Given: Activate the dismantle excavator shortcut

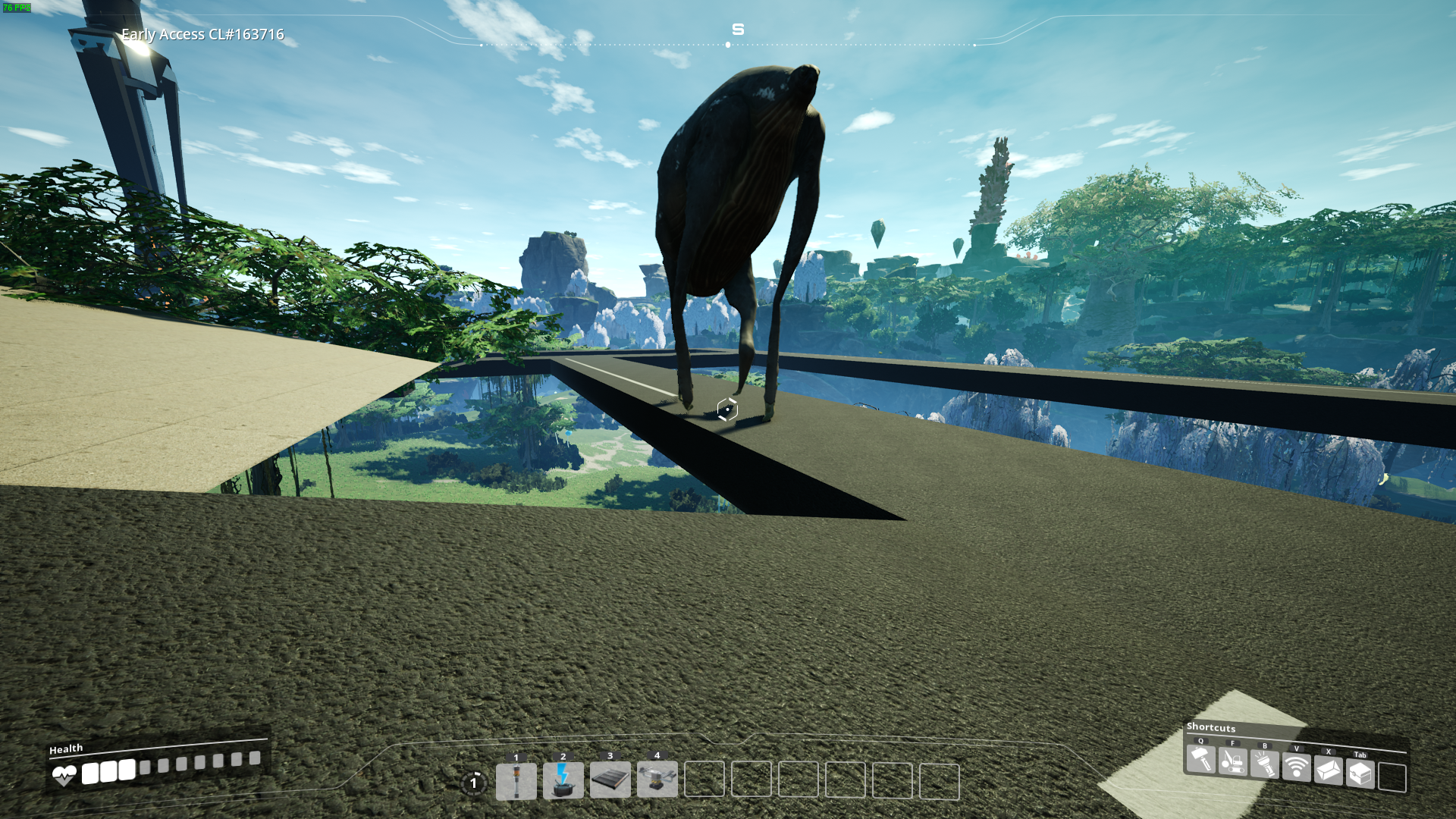Looking at the screenshot, I should (x=1232, y=761).
